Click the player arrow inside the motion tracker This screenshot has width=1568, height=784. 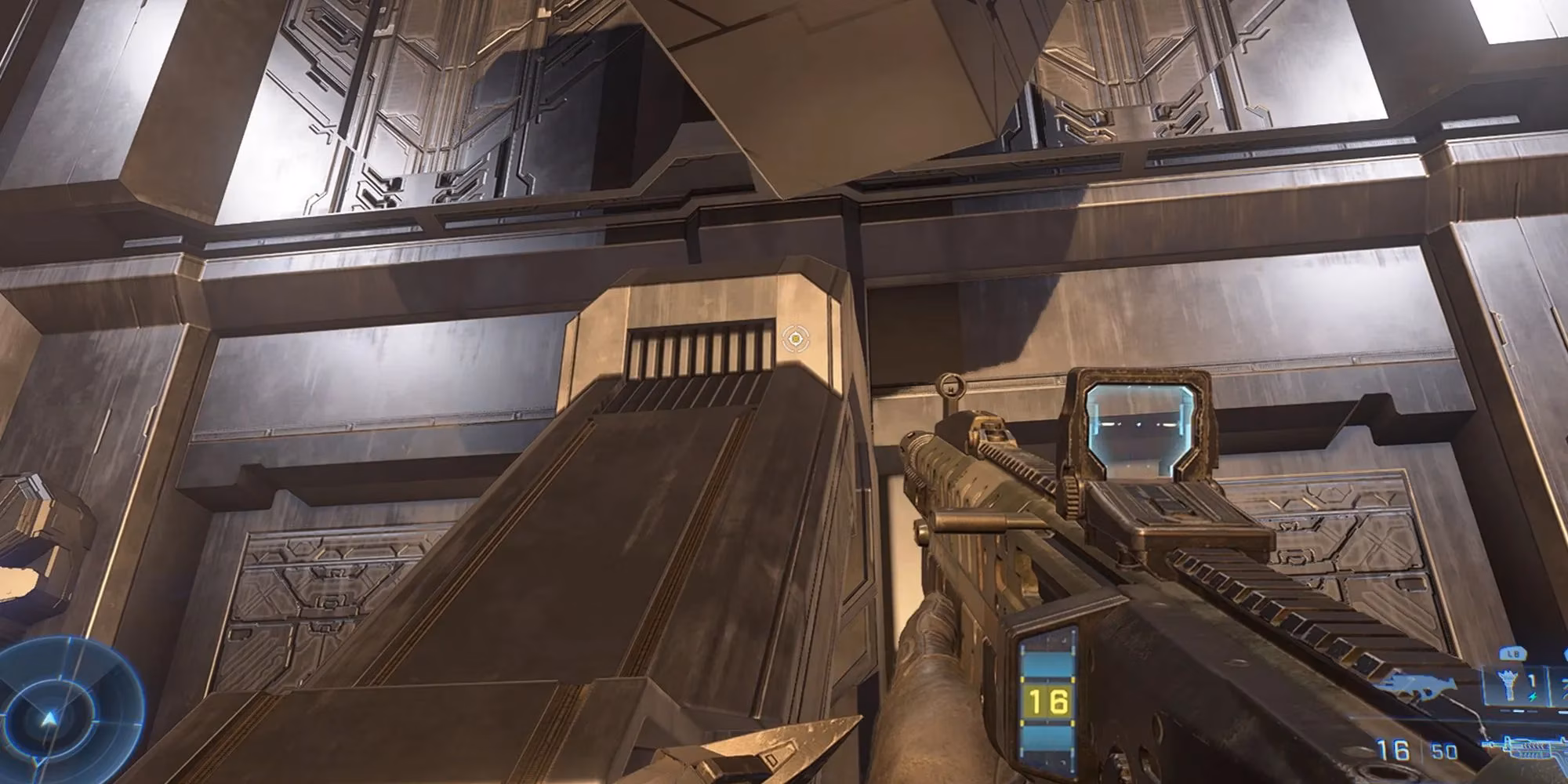[51, 717]
